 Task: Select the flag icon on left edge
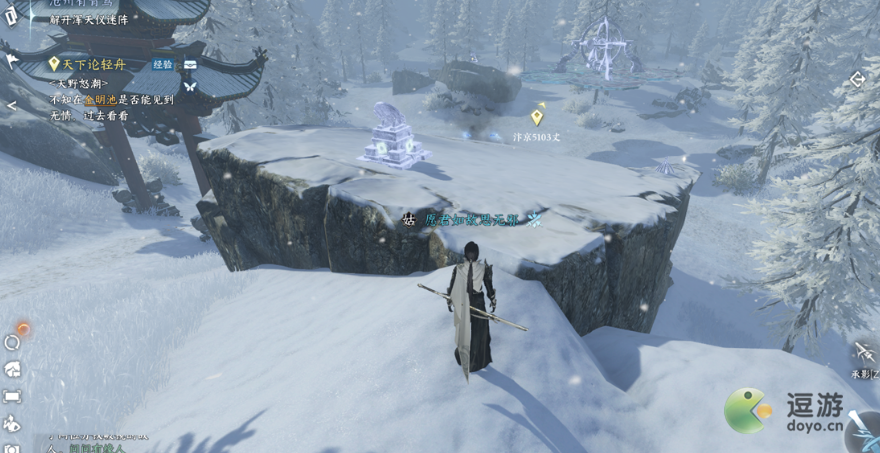[x=11, y=62]
